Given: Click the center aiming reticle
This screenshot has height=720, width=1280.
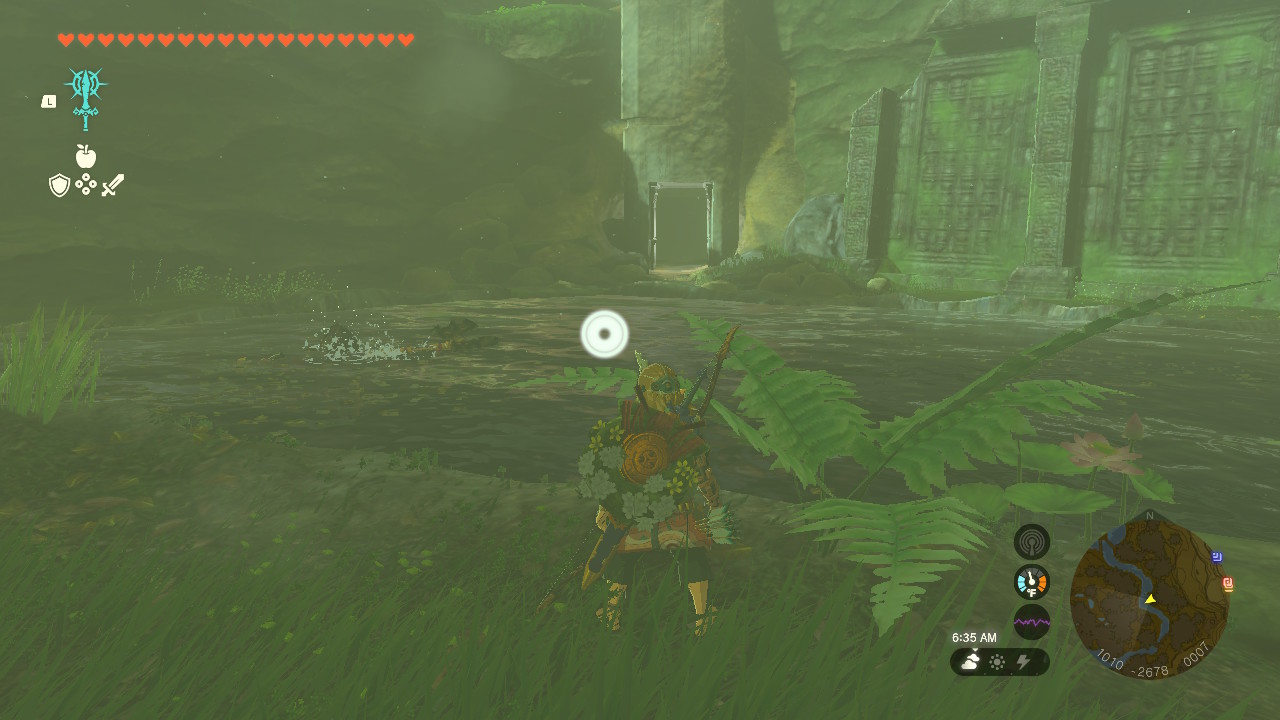Looking at the screenshot, I should (604, 335).
